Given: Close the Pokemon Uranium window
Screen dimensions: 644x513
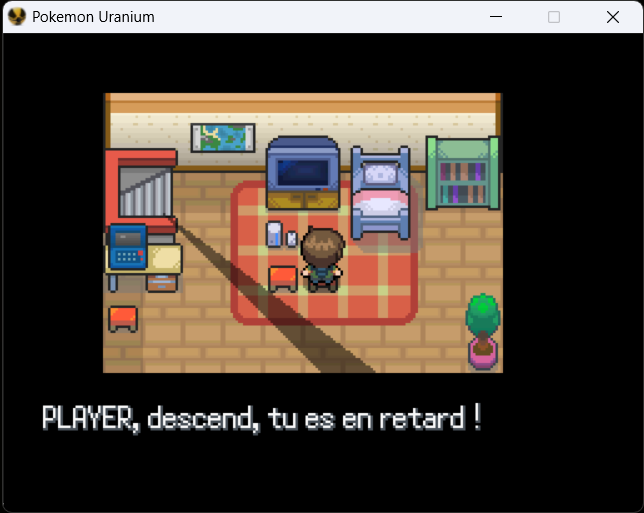Looking at the screenshot, I should (613, 17).
